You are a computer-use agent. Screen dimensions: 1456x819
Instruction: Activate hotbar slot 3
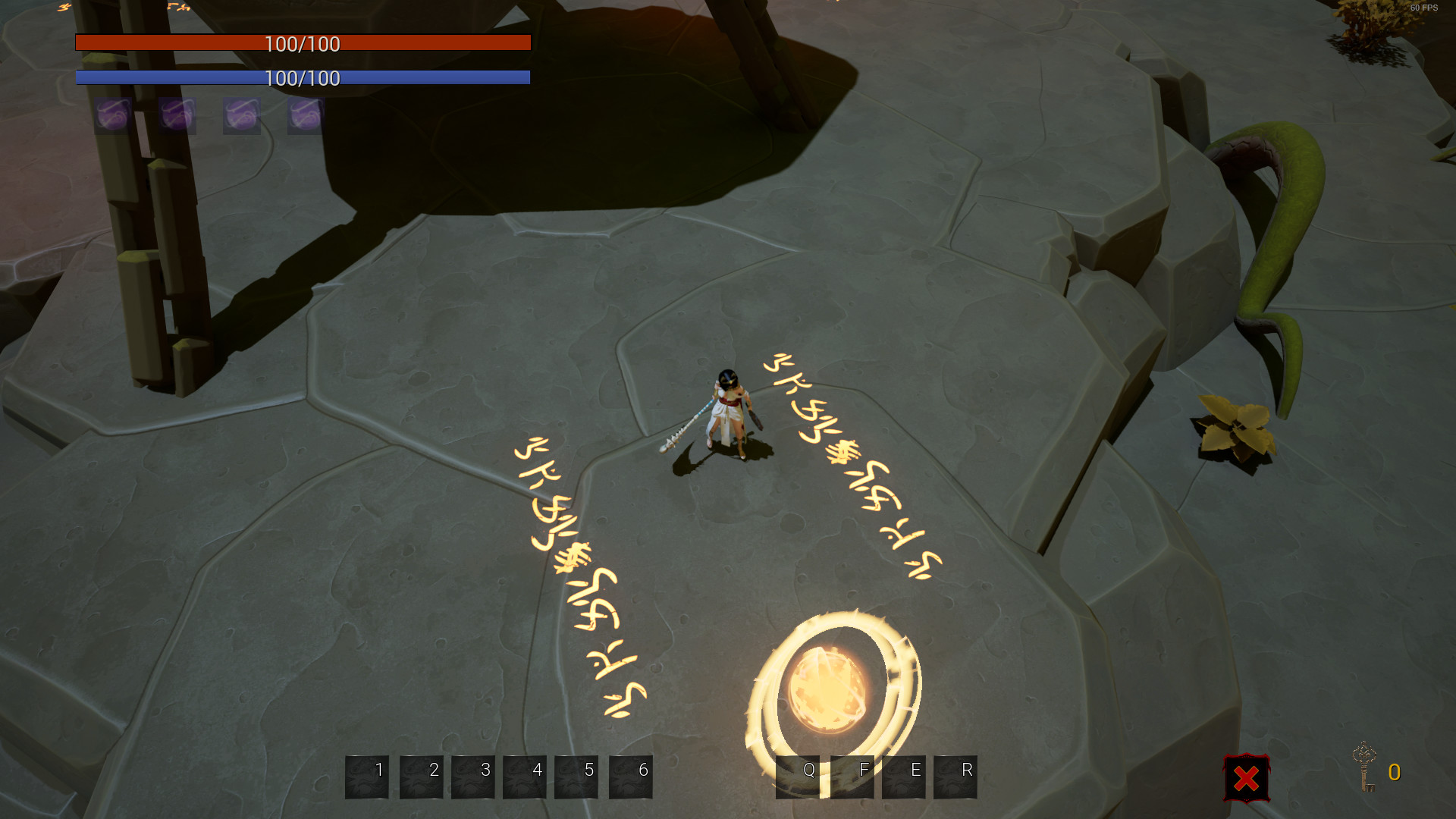point(473,777)
